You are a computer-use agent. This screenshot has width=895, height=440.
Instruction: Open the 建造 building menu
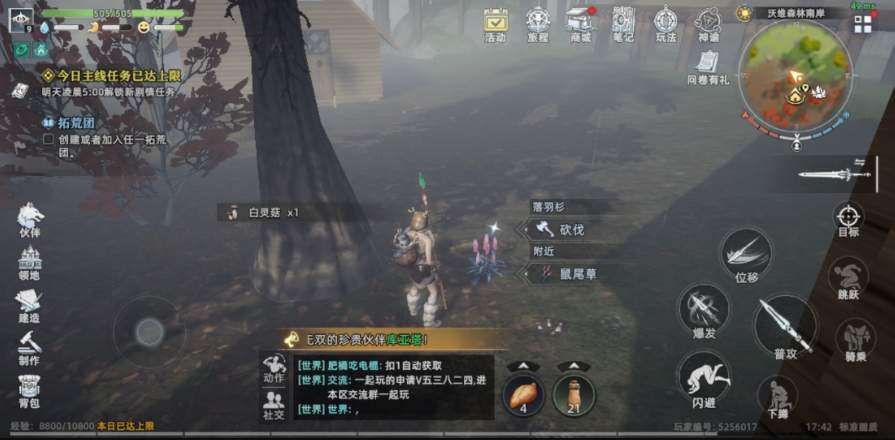(29, 304)
